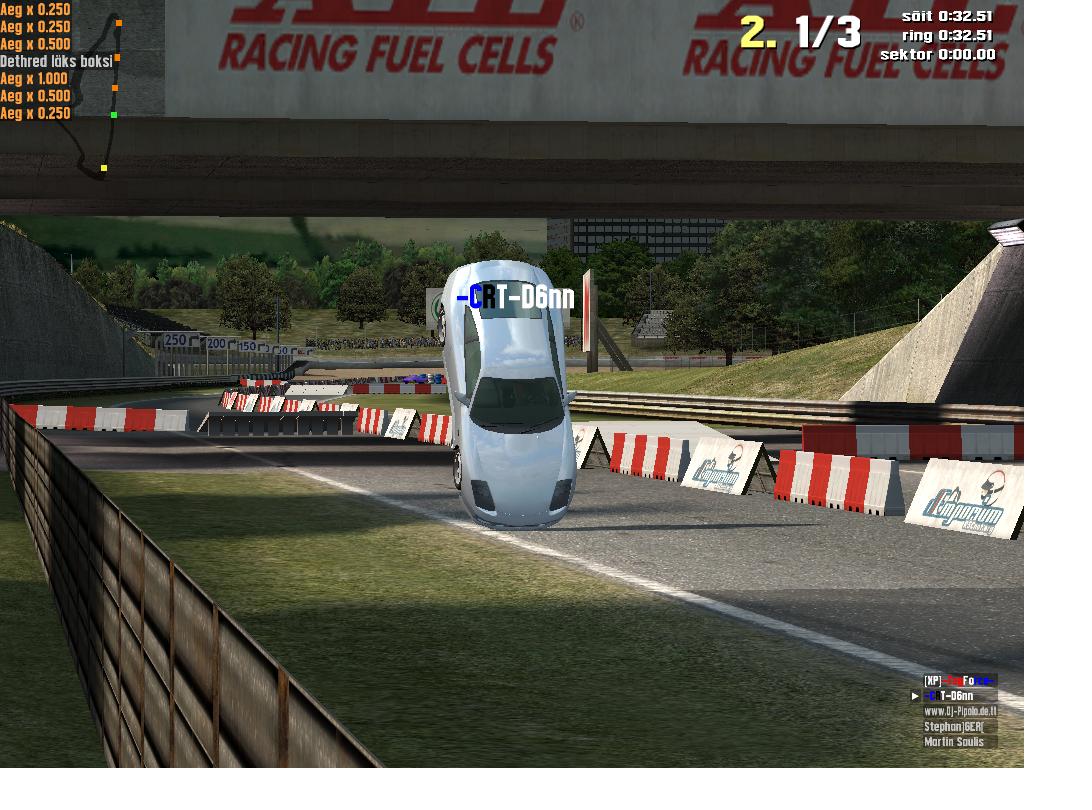Choose -CRT-D6nn in the driver list
Screen dimensions: 1092x810
tap(959, 696)
